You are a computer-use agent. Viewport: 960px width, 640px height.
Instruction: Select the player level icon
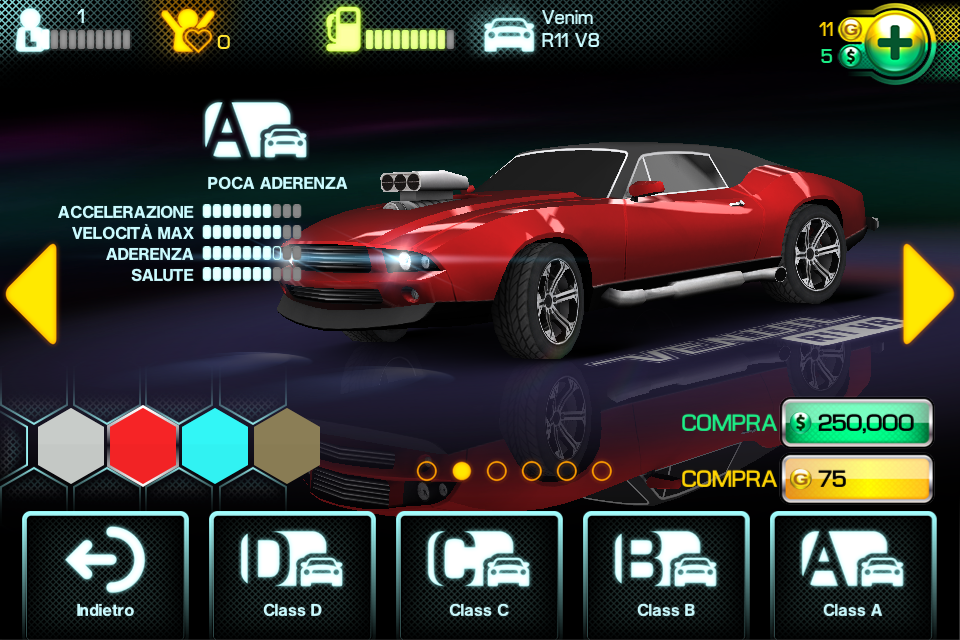click(31, 30)
